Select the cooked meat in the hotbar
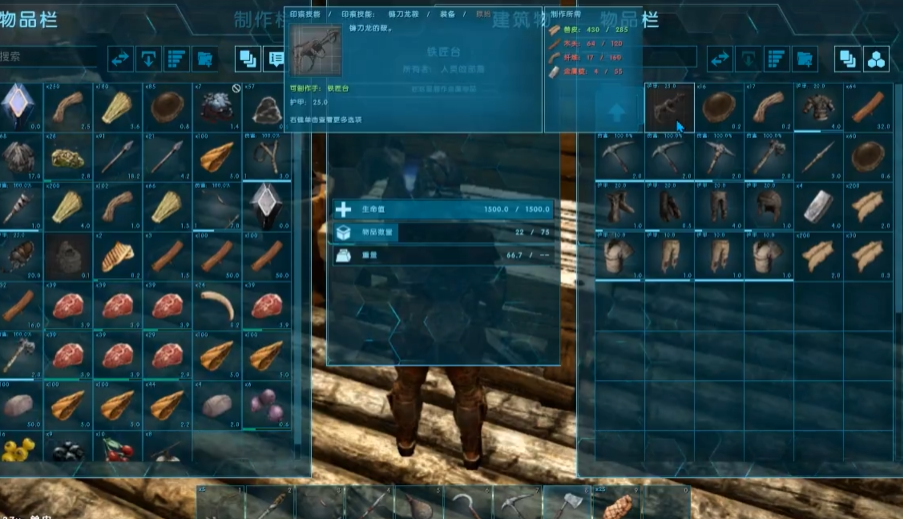 tap(616, 504)
